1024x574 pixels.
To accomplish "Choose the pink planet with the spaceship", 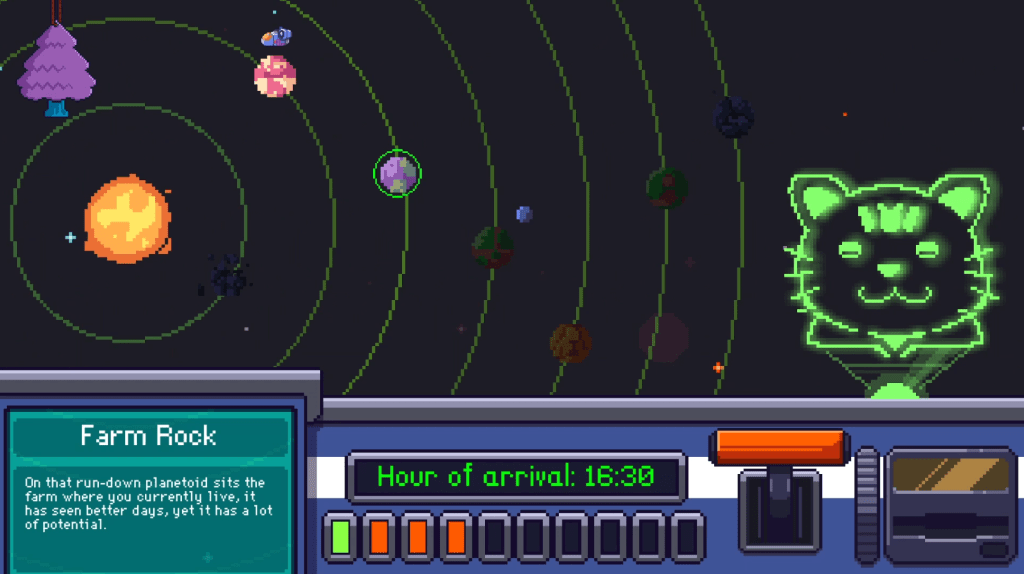I will pyautogui.click(x=274, y=76).
